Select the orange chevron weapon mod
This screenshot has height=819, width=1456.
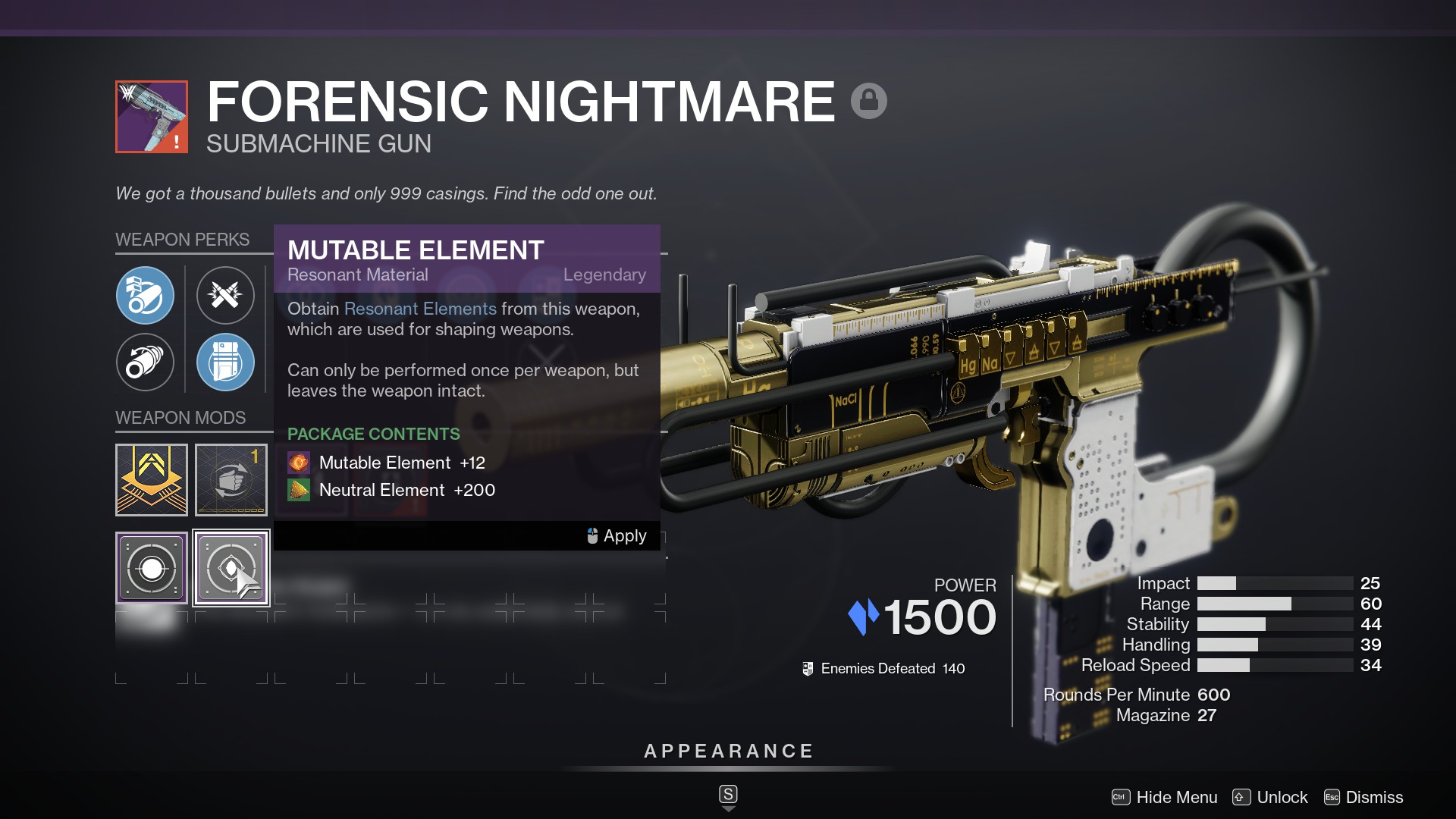pyautogui.click(x=151, y=480)
